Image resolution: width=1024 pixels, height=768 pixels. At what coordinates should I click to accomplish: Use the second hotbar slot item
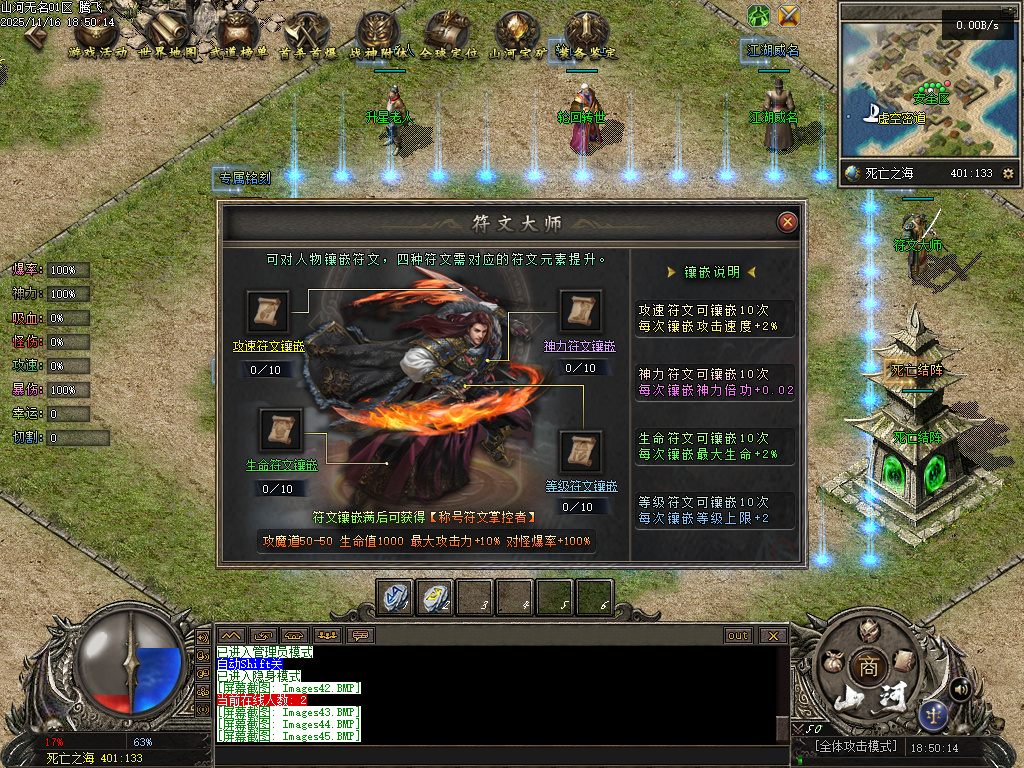[434, 596]
